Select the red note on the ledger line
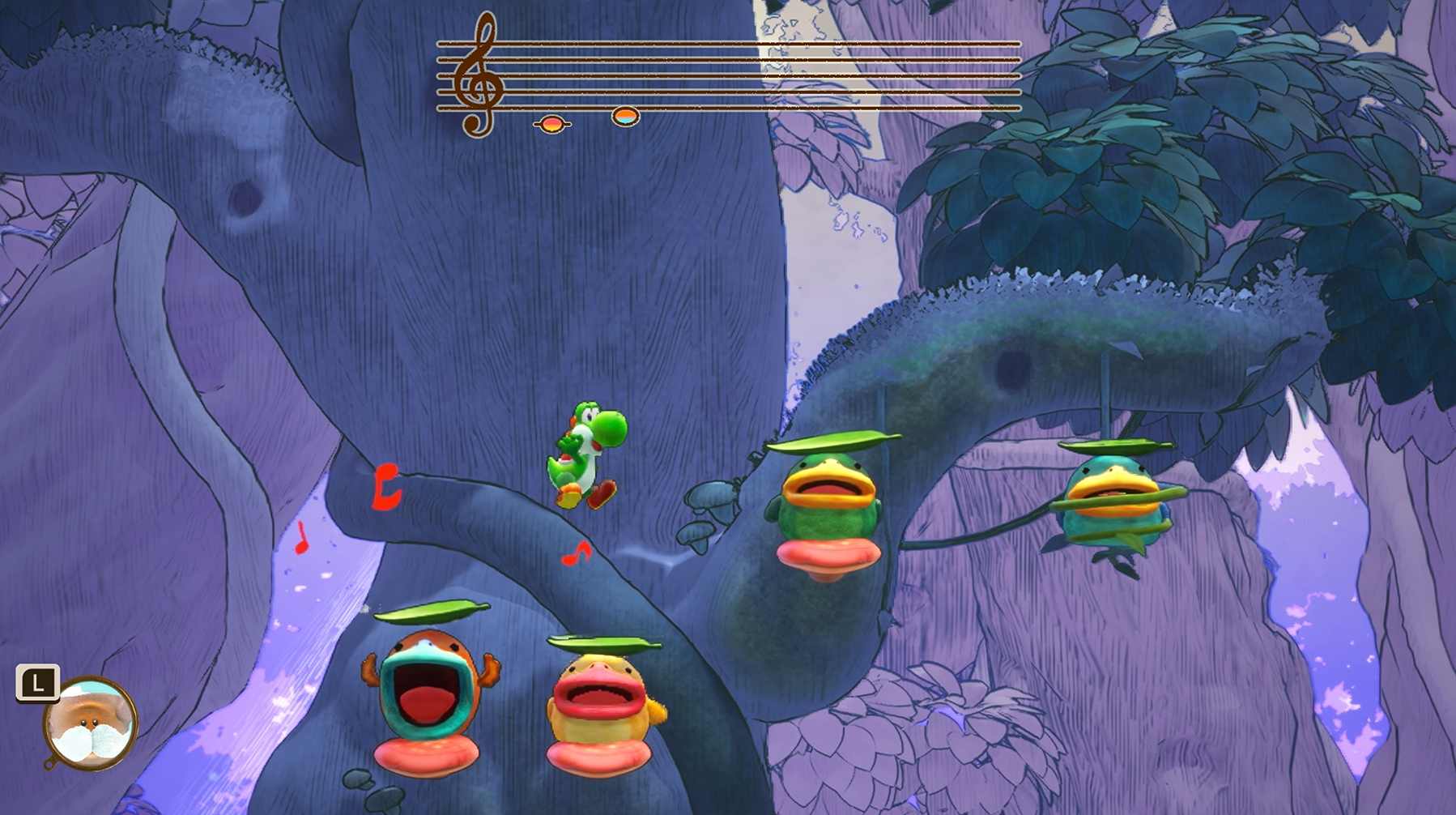1456x815 pixels. click(x=551, y=124)
